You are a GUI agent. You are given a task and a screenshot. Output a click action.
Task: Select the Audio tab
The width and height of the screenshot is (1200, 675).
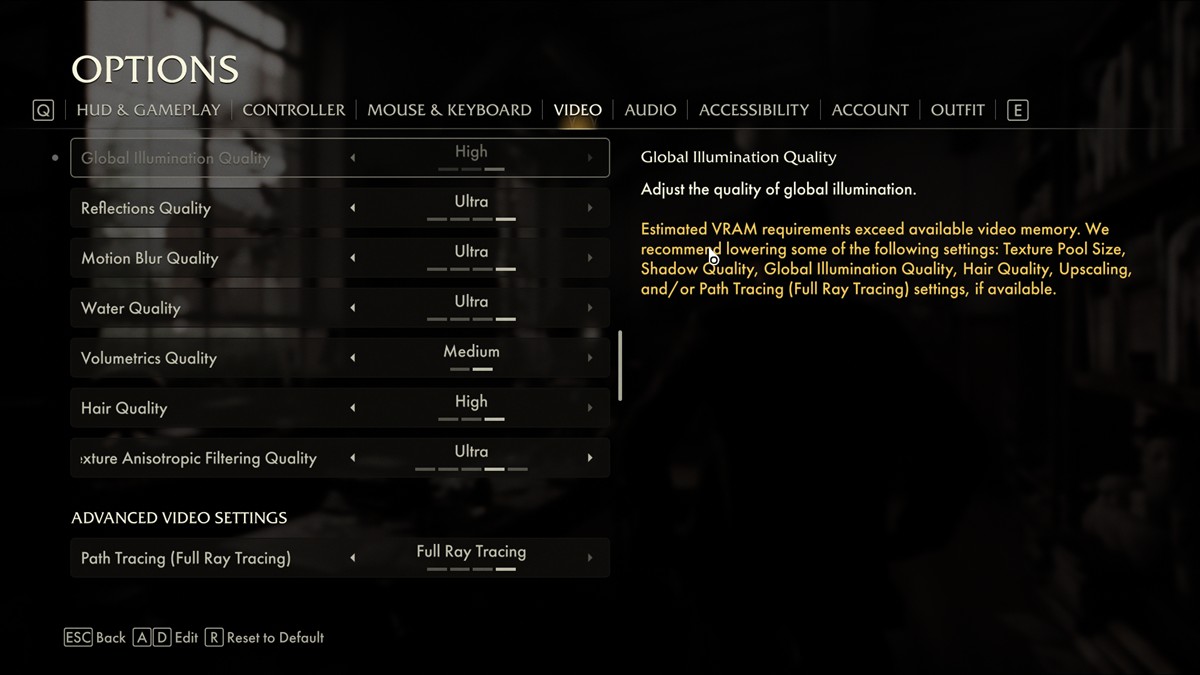[x=650, y=110]
